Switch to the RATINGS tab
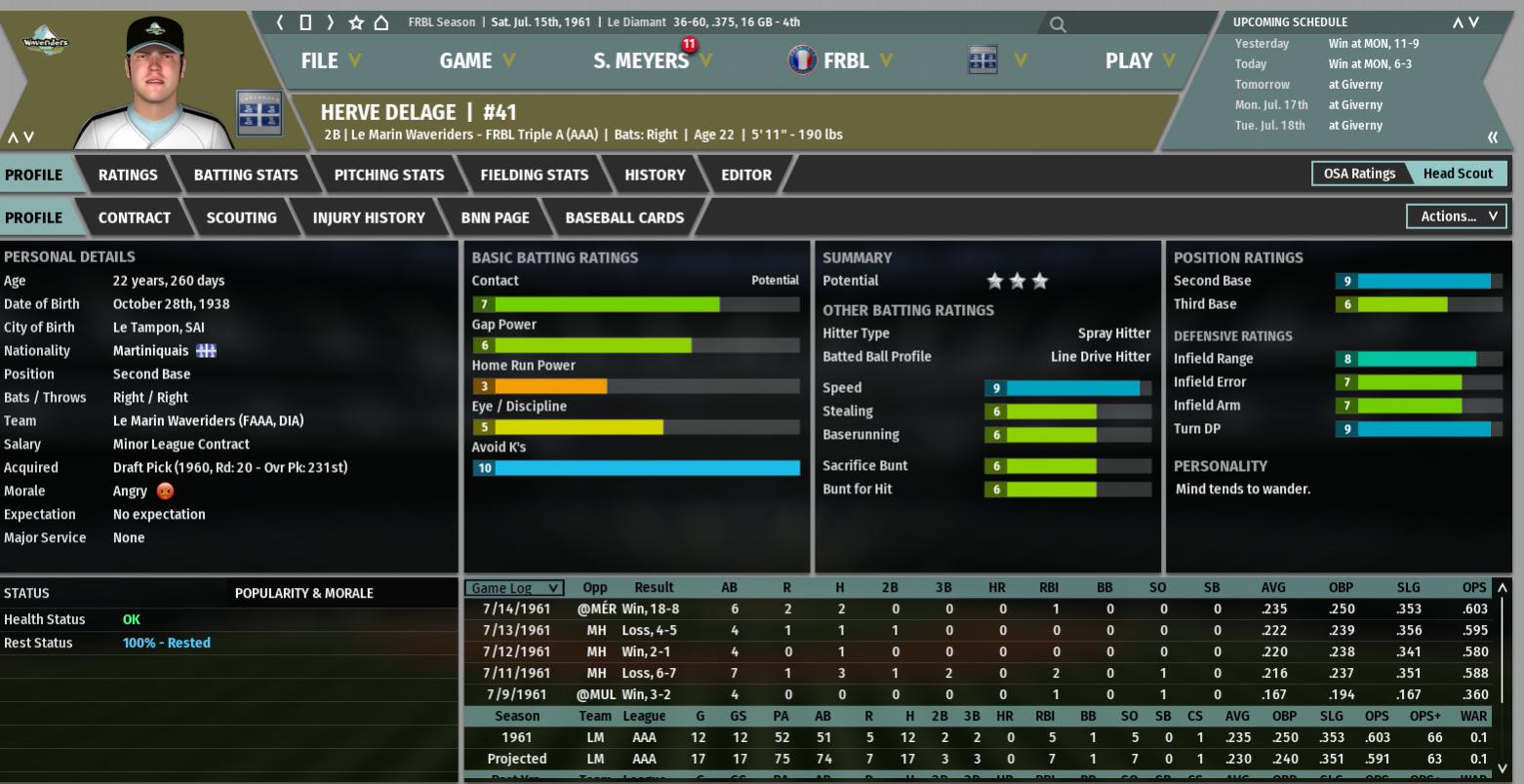Screen dimensions: 1524x784 [128, 176]
